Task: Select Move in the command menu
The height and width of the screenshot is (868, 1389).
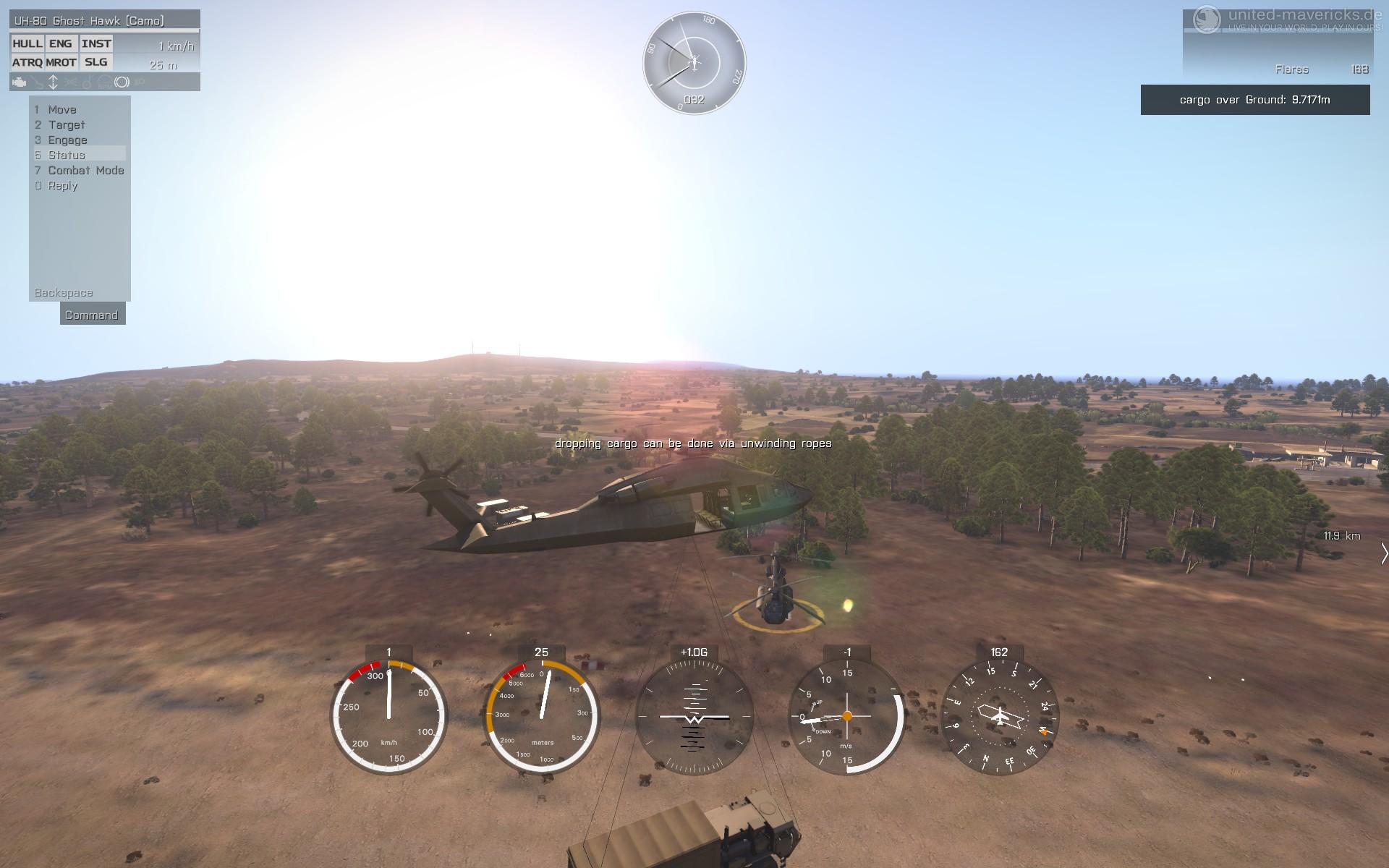Action: tap(62, 110)
